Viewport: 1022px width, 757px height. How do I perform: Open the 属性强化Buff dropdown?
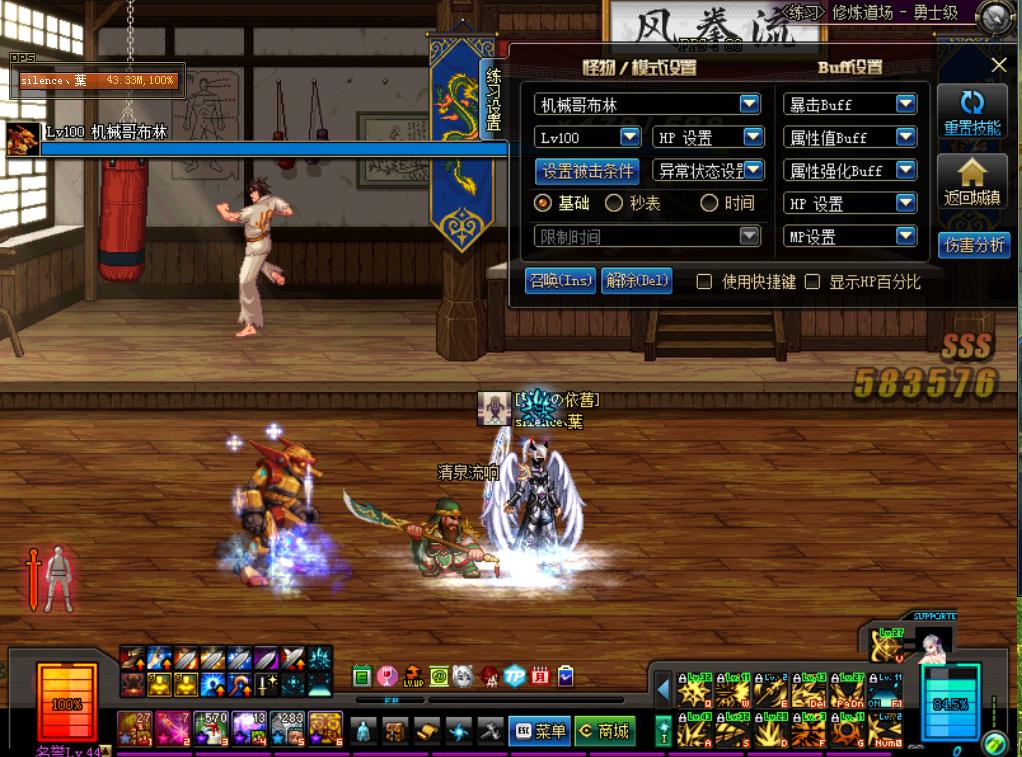pos(905,170)
